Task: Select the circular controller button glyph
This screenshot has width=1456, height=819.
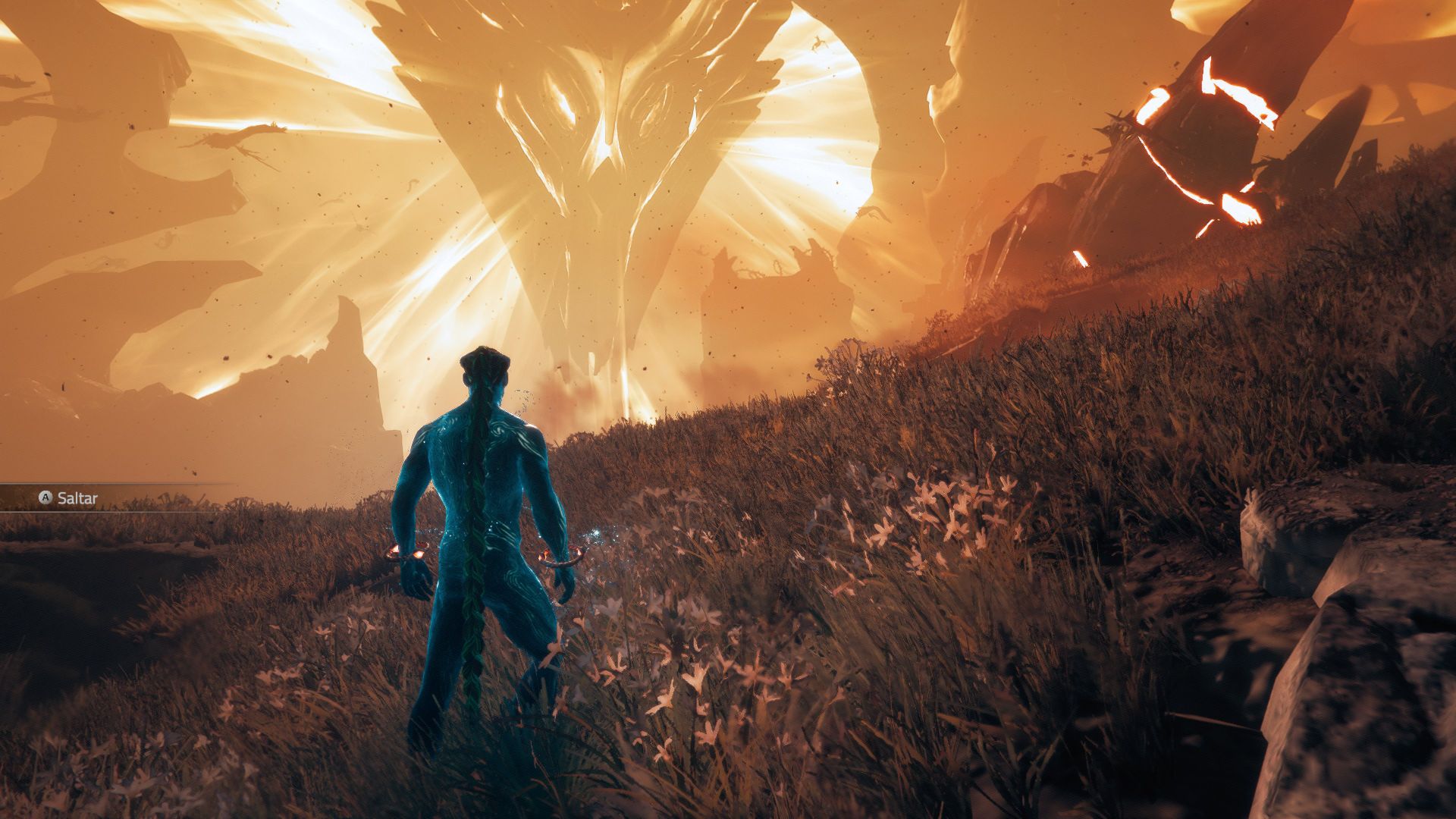Action: click(x=47, y=498)
